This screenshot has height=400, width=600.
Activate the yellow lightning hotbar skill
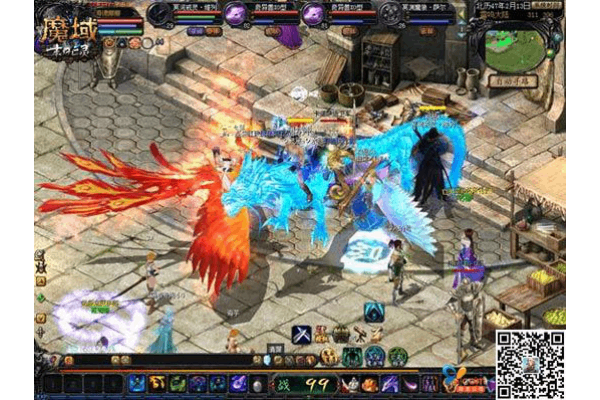pyautogui.click(x=157, y=383)
